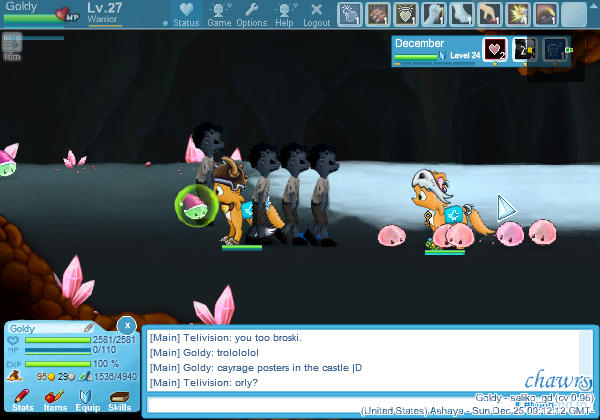Log out using the Logout button
This screenshot has width=600, height=420.
point(316,13)
